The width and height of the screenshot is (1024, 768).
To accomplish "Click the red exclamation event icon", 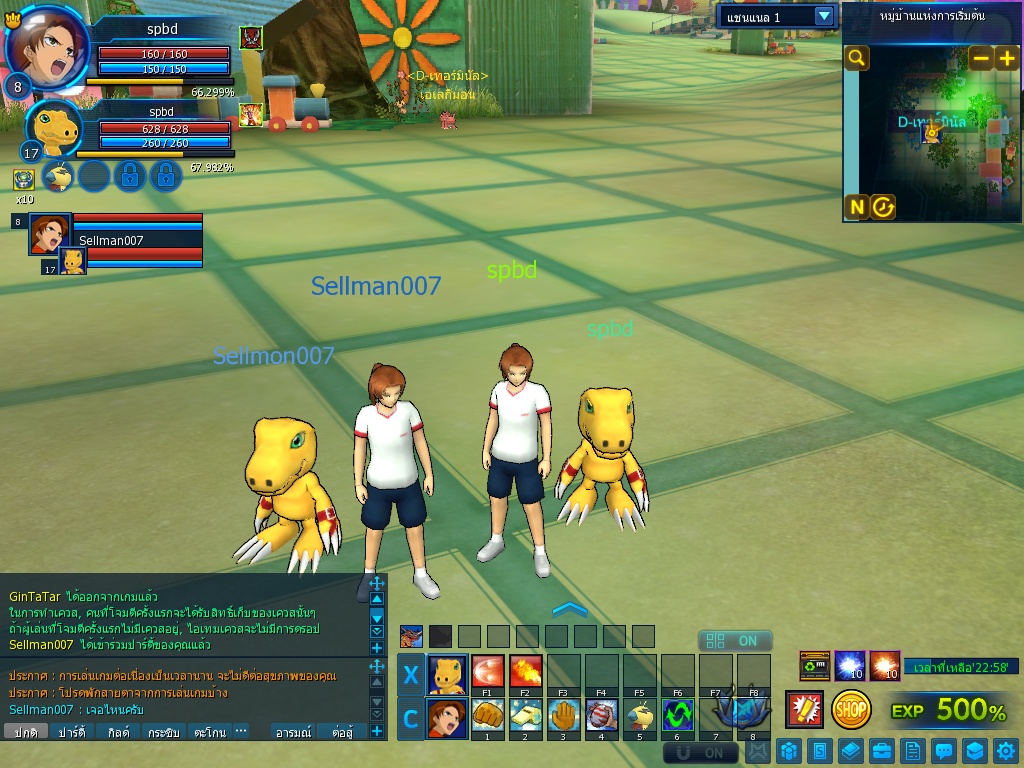I will point(804,709).
